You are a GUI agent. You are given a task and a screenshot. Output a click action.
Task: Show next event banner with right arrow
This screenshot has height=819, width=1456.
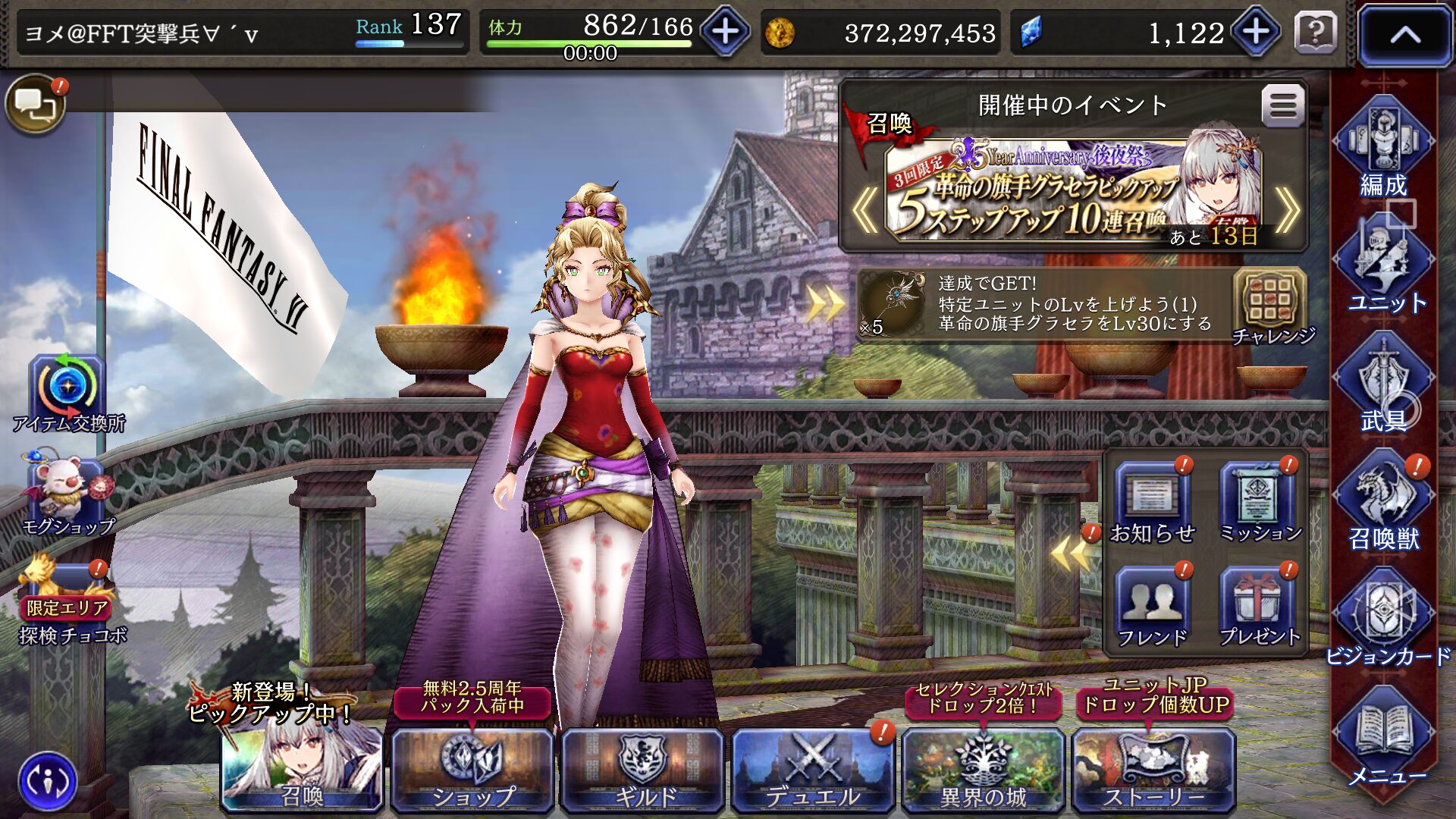1287,211
